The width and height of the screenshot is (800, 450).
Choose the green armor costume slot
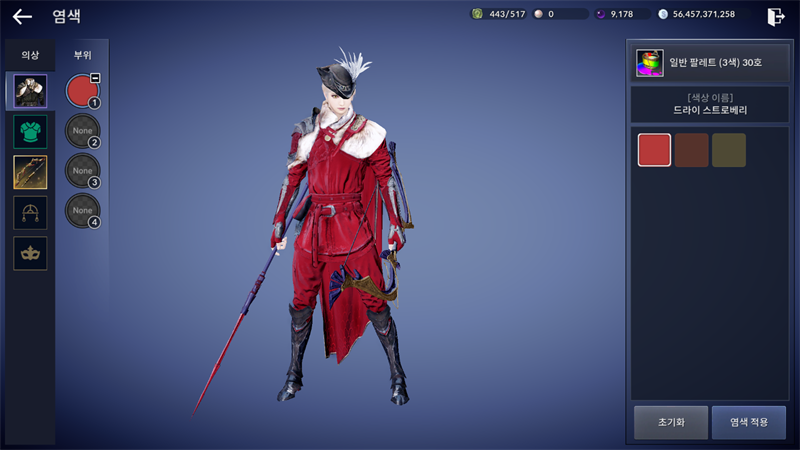click(x=29, y=132)
